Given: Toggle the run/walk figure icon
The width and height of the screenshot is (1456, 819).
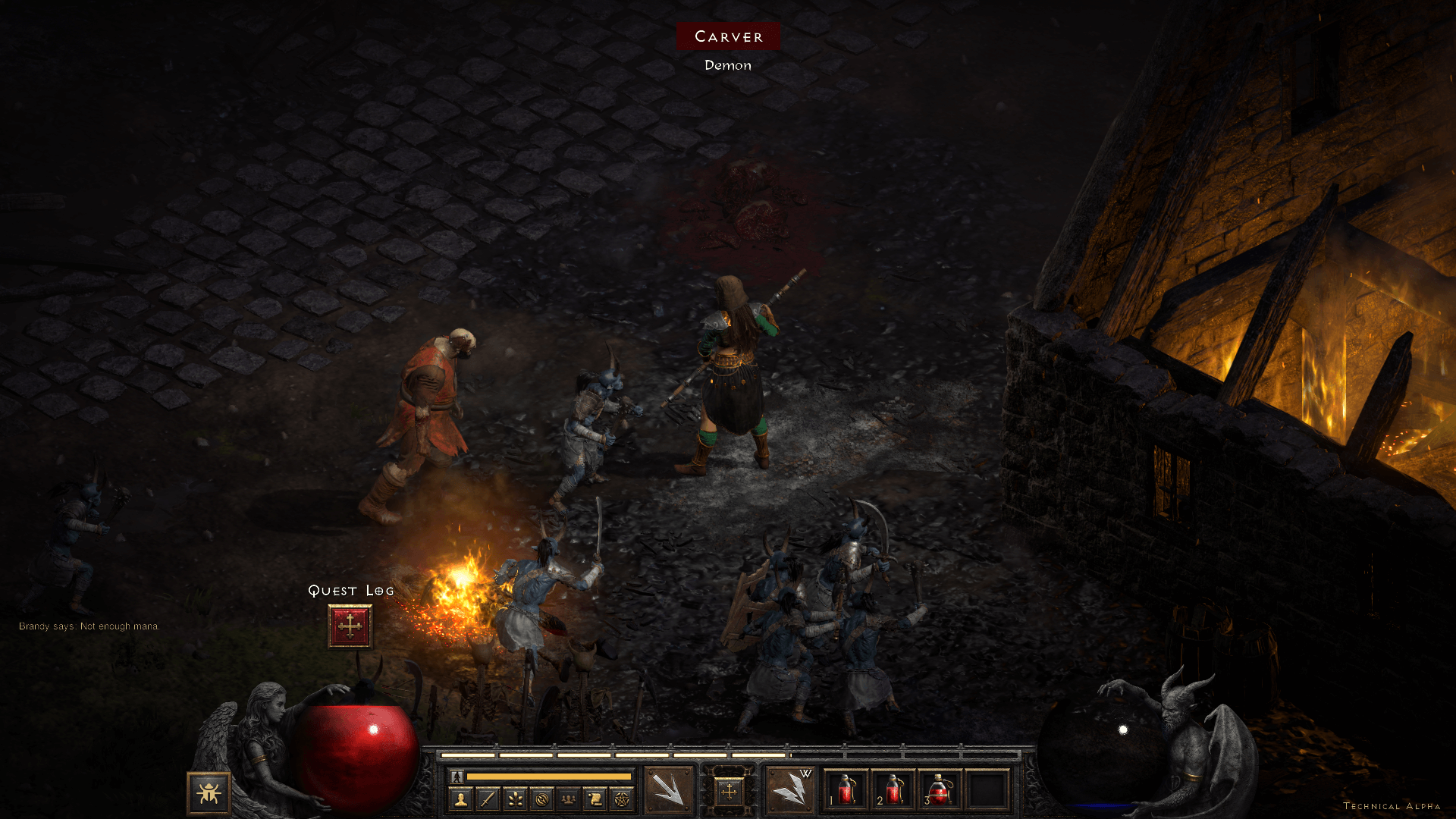Looking at the screenshot, I should click(457, 777).
